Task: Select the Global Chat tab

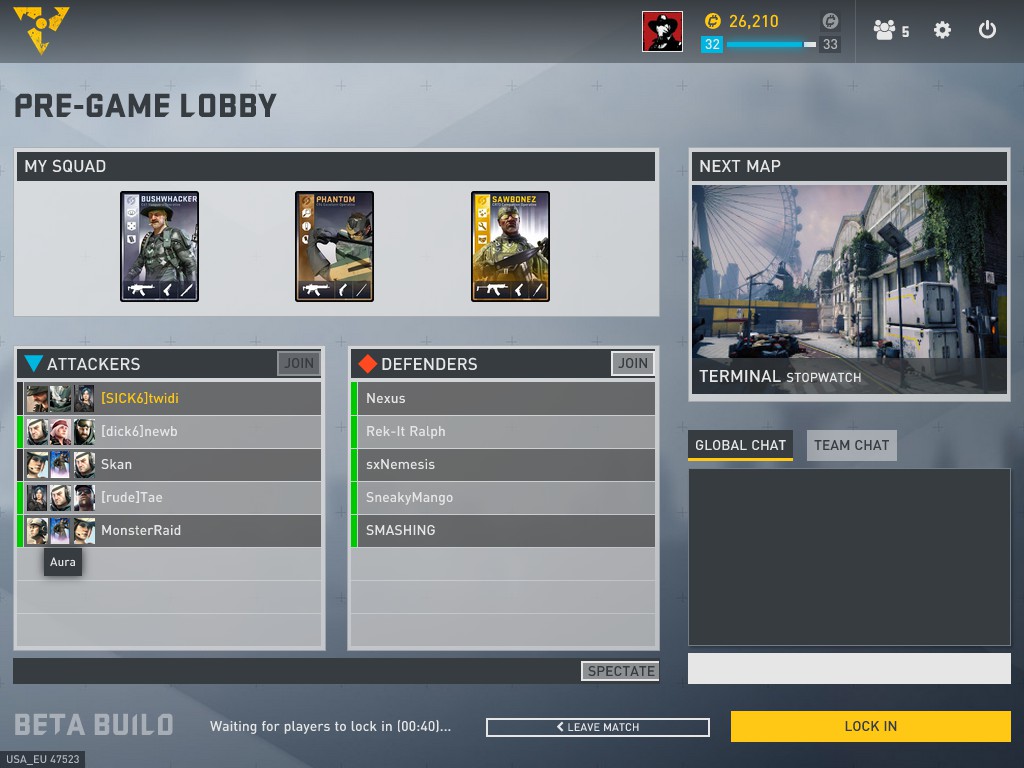Action: (740, 445)
